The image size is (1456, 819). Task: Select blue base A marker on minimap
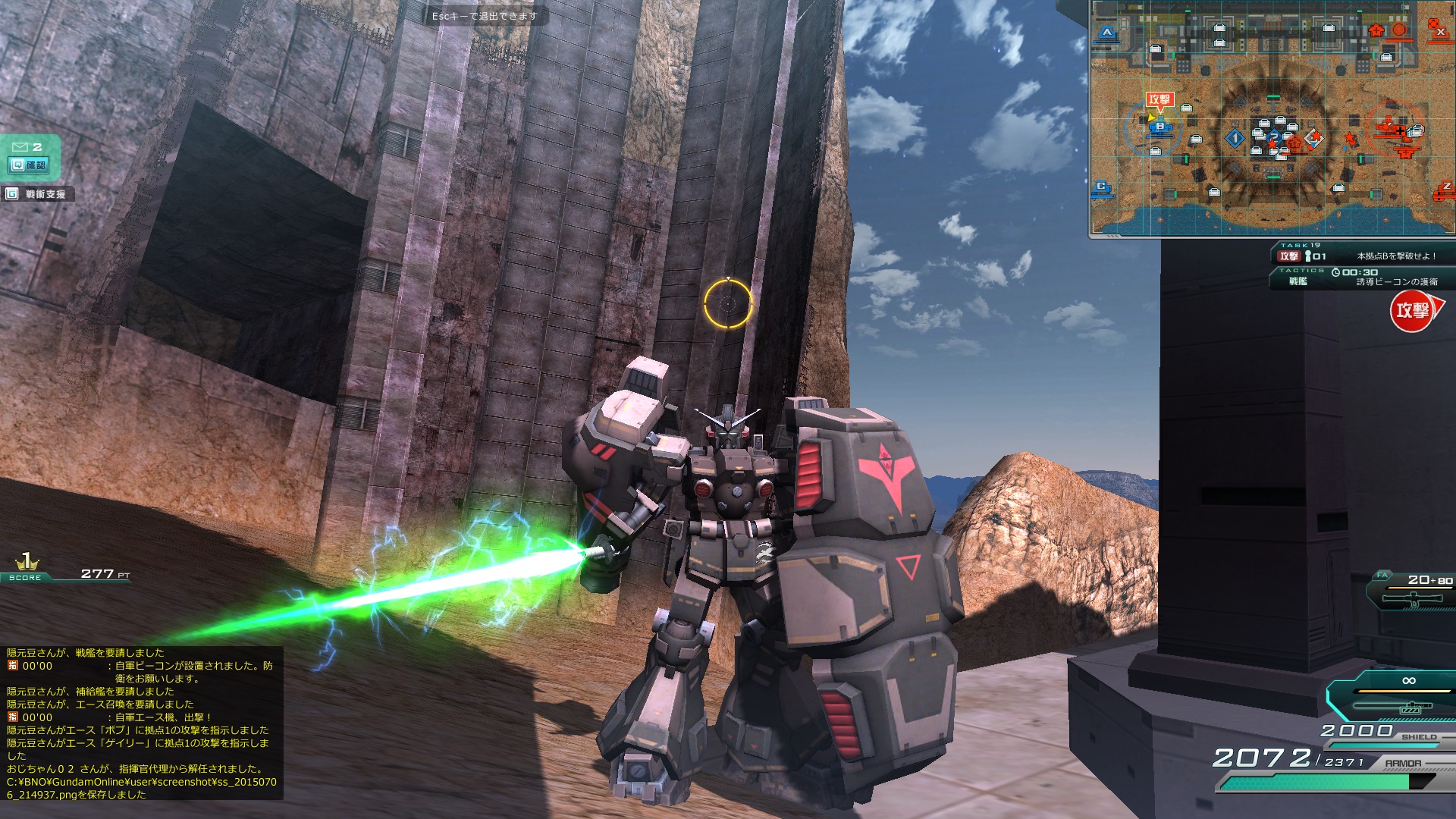point(1107,33)
